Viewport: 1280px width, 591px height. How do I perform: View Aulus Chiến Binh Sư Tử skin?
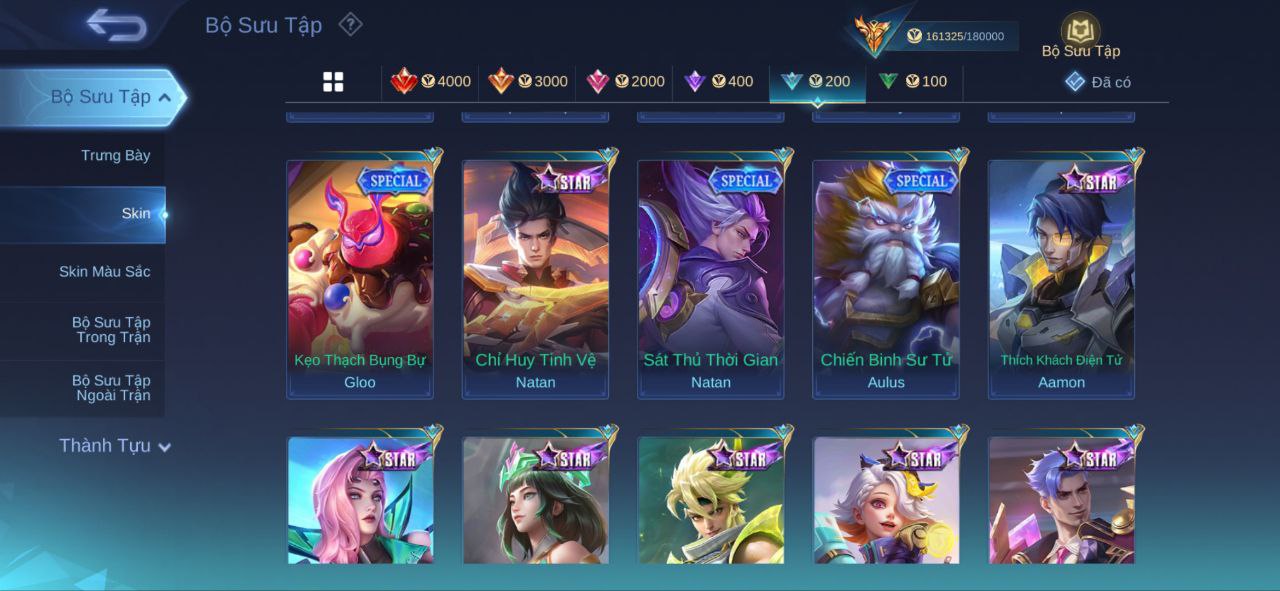click(x=886, y=279)
